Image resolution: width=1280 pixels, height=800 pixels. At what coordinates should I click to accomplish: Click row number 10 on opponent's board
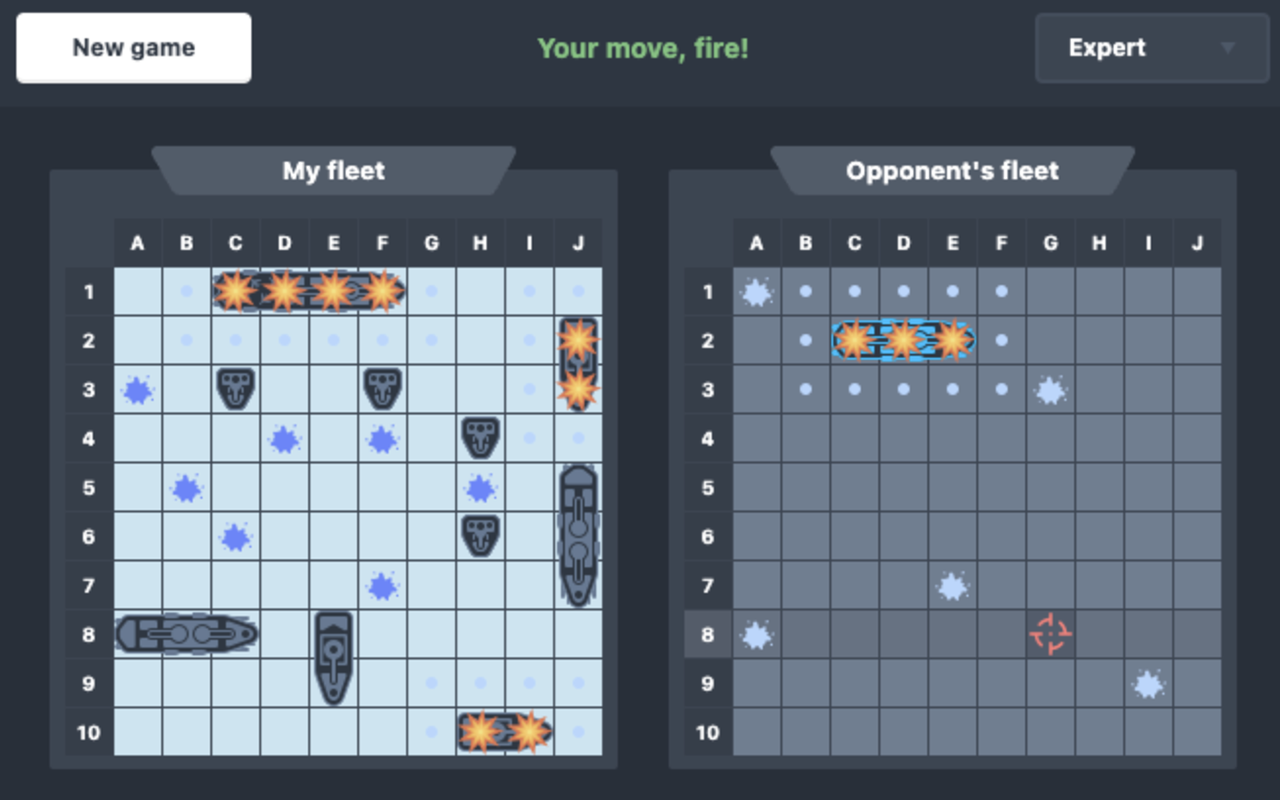[x=707, y=732]
